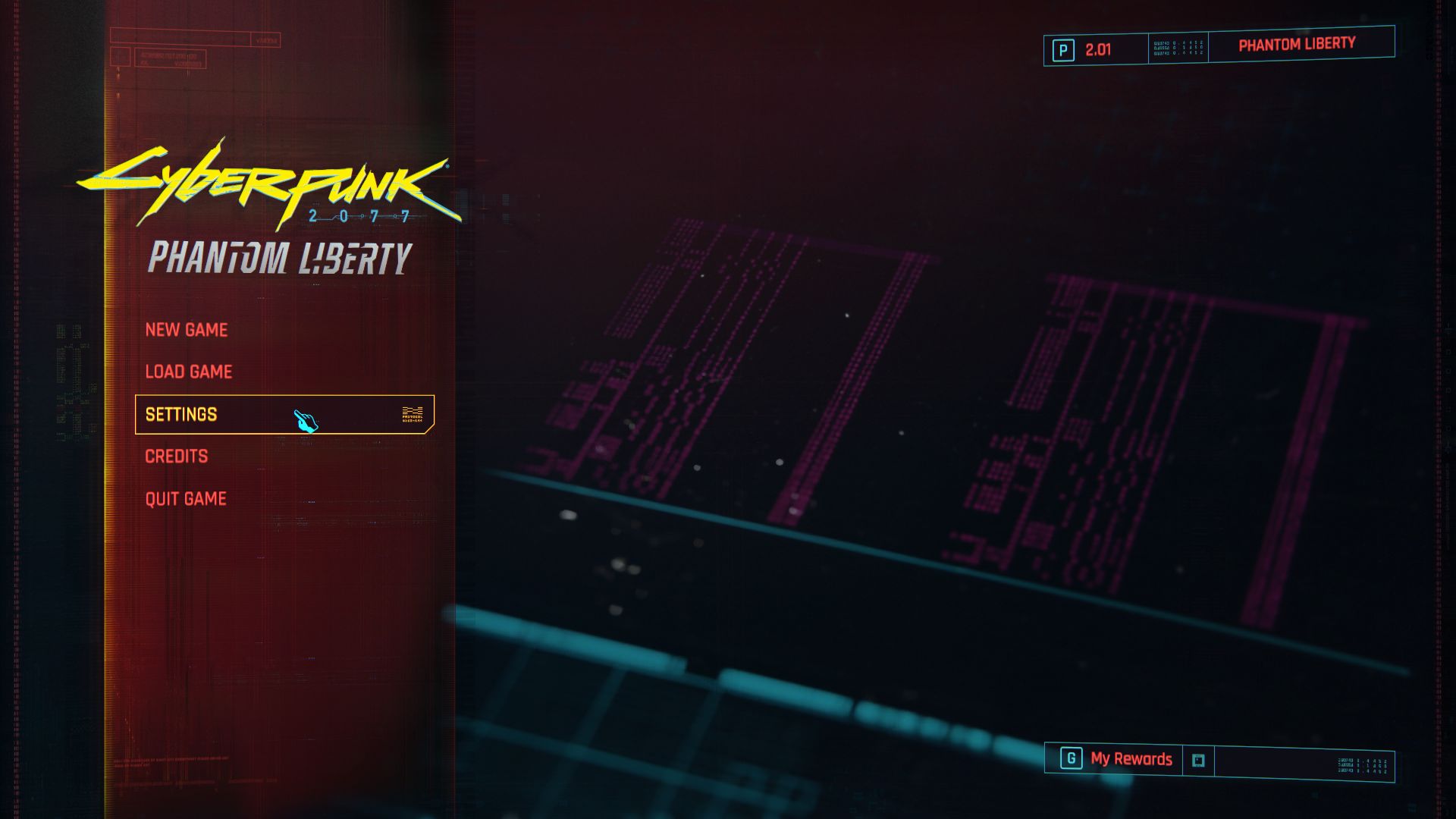The height and width of the screenshot is (819, 1456).
Task: Open My Rewards
Action: (x=1131, y=759)
